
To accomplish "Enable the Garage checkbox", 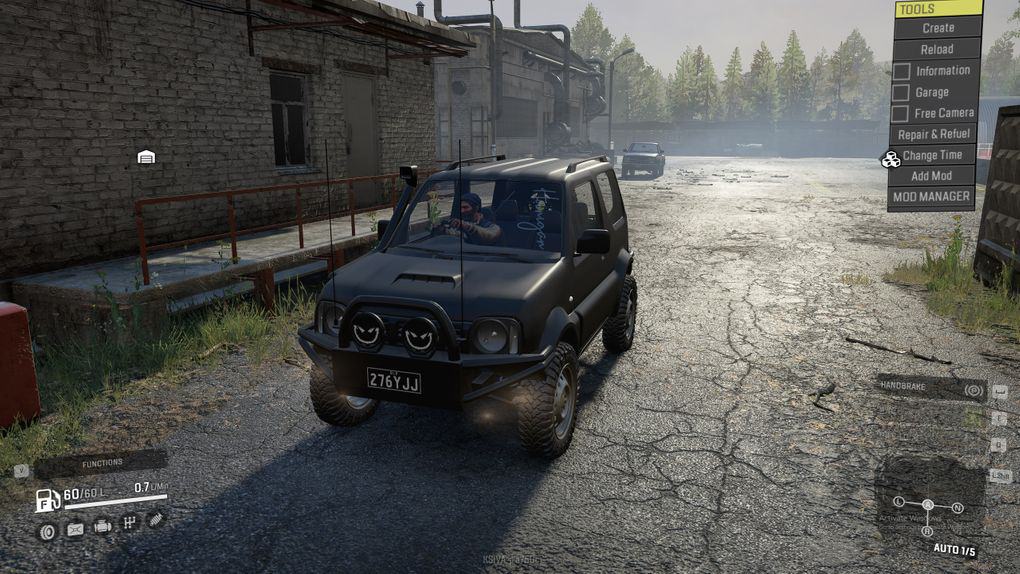I will [x=901, y=92].
